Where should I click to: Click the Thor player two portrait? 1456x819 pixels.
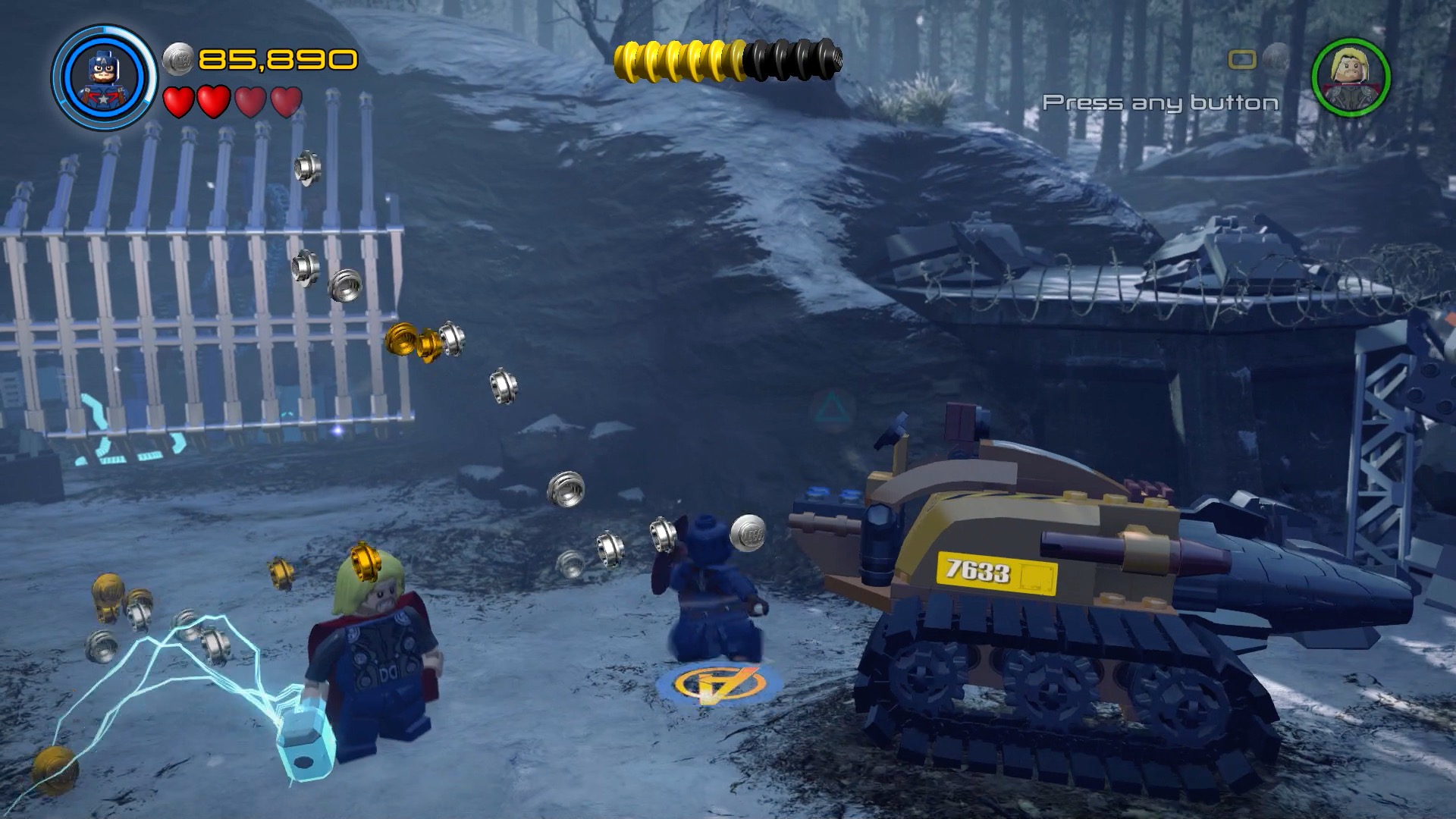click(x=1351, y=77)
